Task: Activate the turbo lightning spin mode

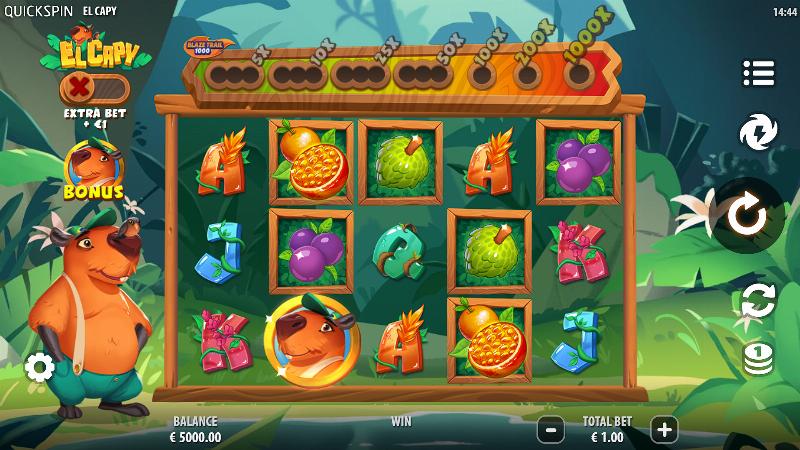Action: pos(759,133)
